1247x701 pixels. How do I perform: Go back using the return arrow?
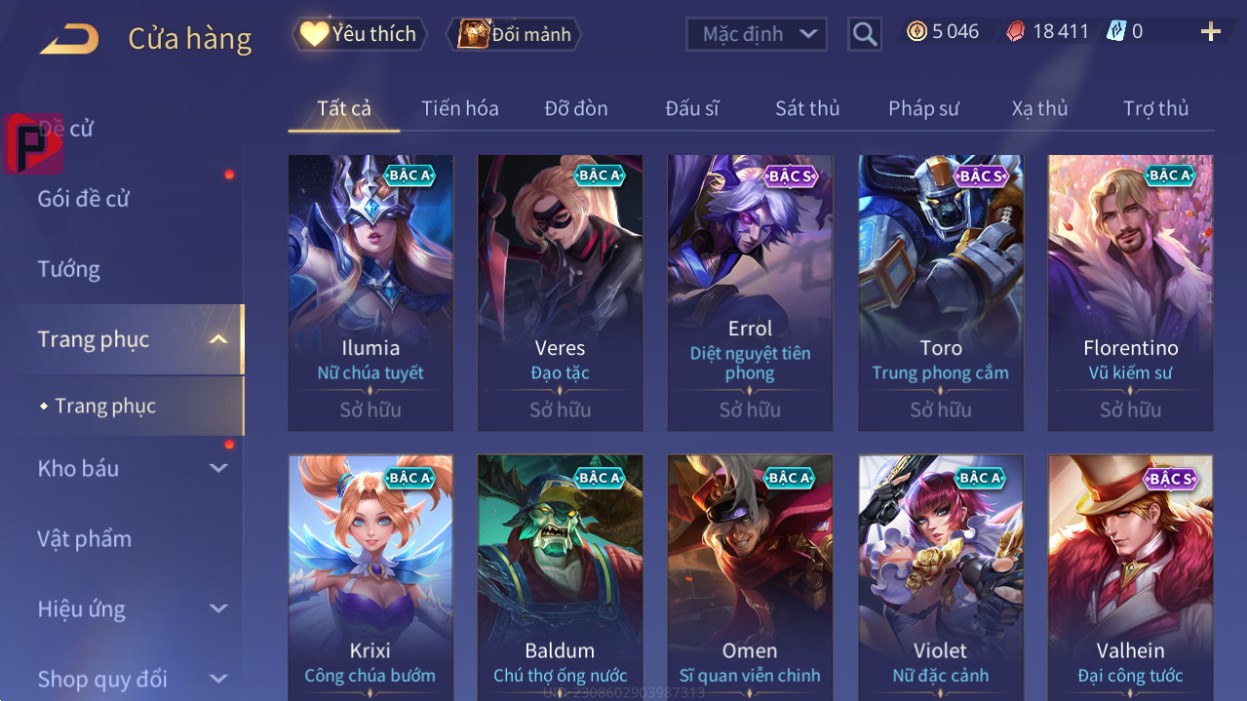[x=69, y=39]
